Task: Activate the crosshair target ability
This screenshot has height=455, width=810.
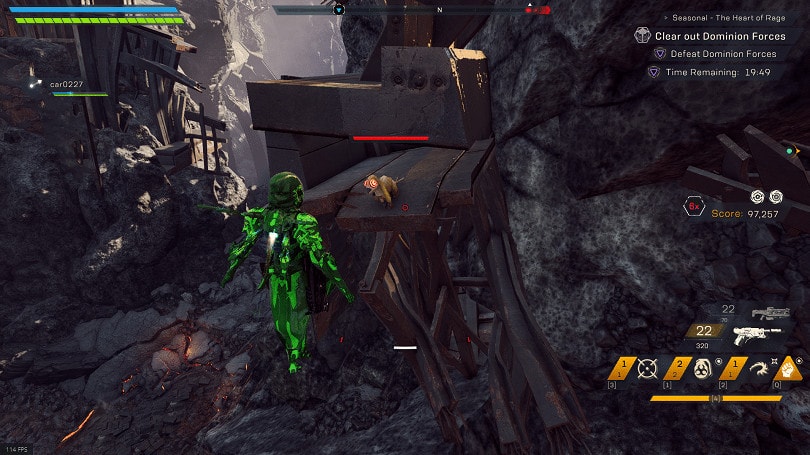Action: tap(646, 368)
